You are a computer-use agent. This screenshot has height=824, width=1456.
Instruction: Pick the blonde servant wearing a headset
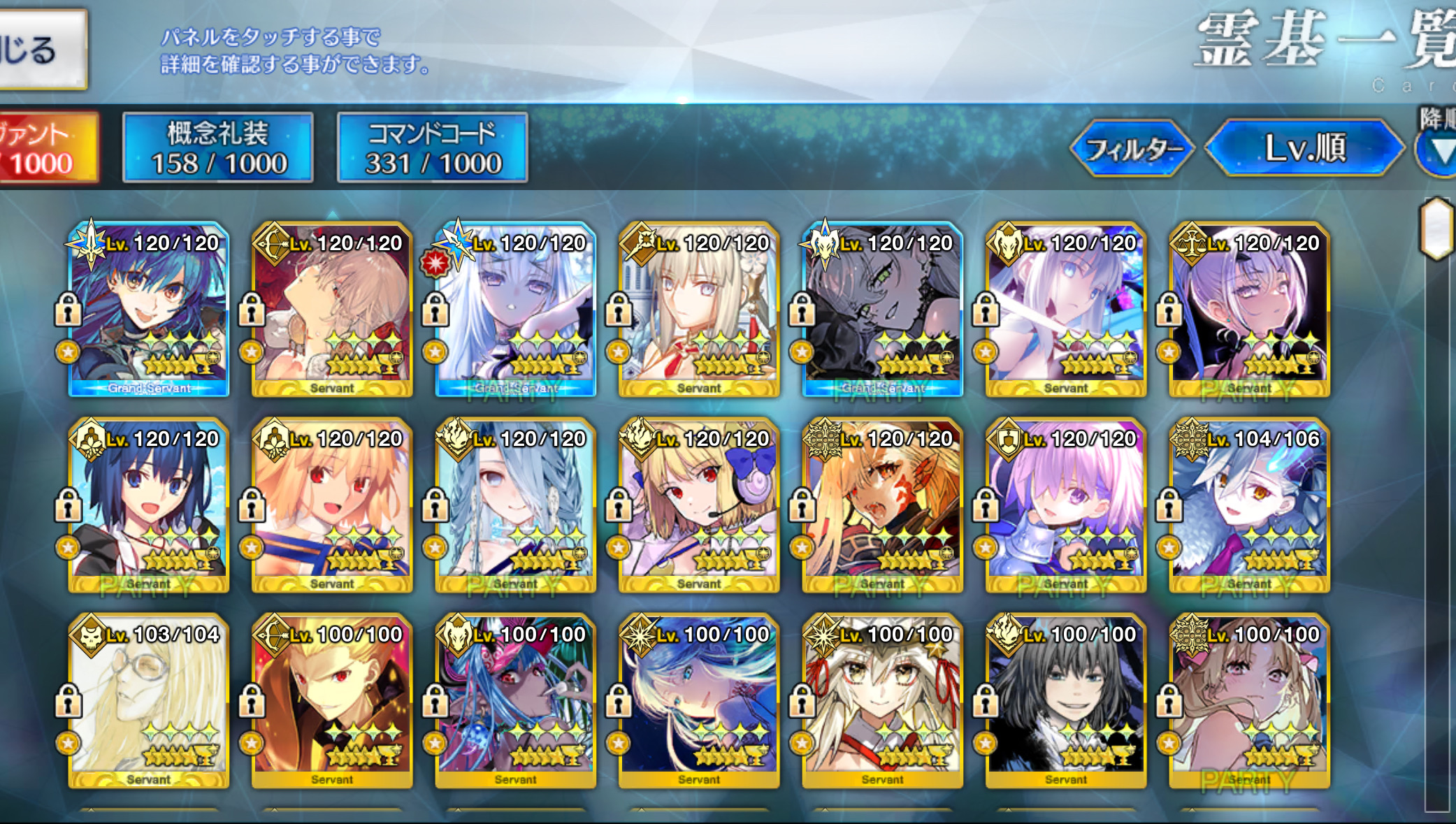[x=698, y=505]
